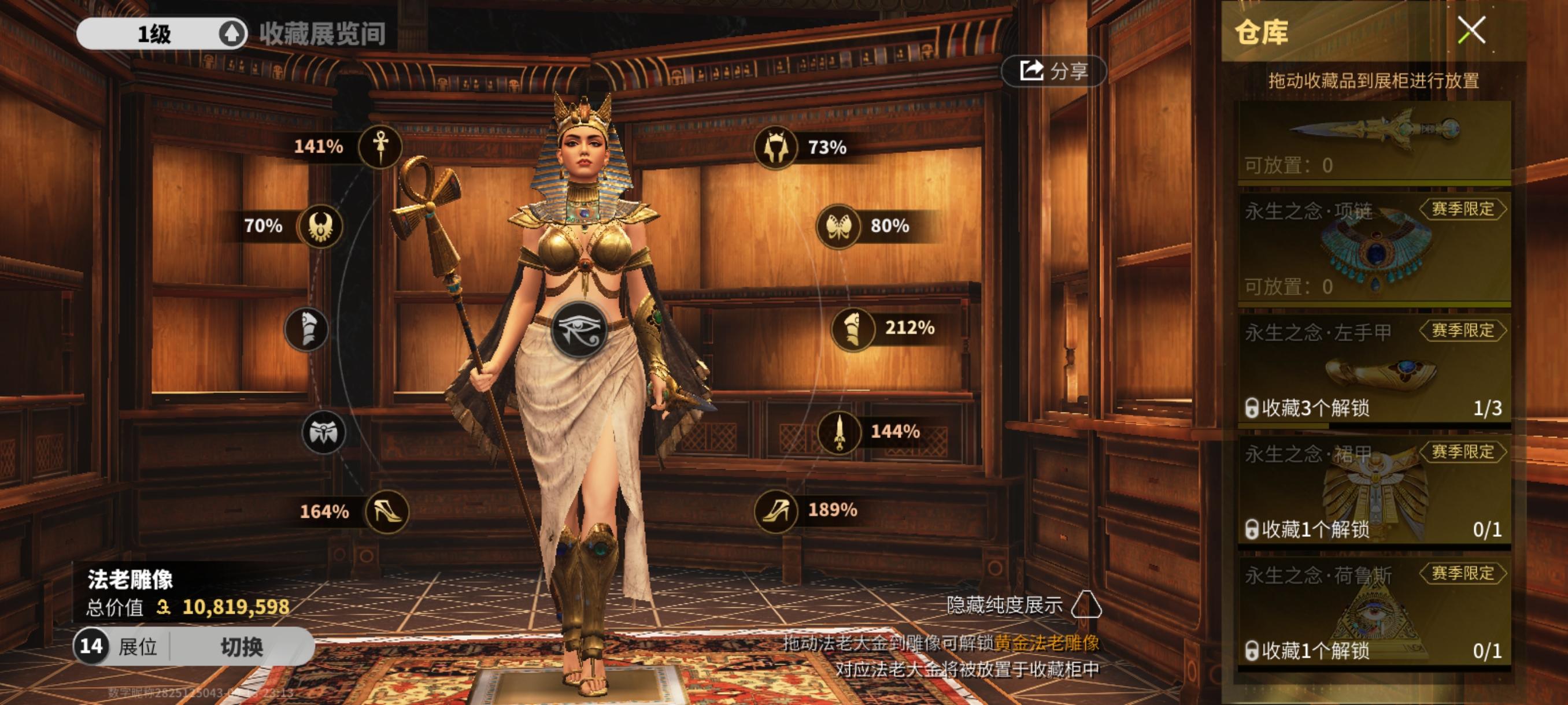
Task: Select the locked 永生之念·裙甲 item
Action: point(1374,491)
